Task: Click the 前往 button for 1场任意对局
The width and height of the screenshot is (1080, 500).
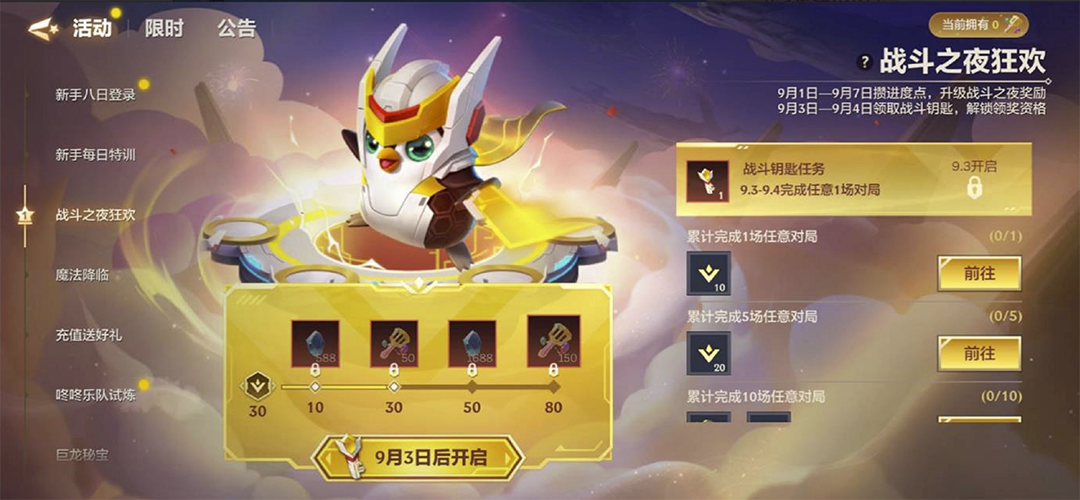Action: pos(979,273)
